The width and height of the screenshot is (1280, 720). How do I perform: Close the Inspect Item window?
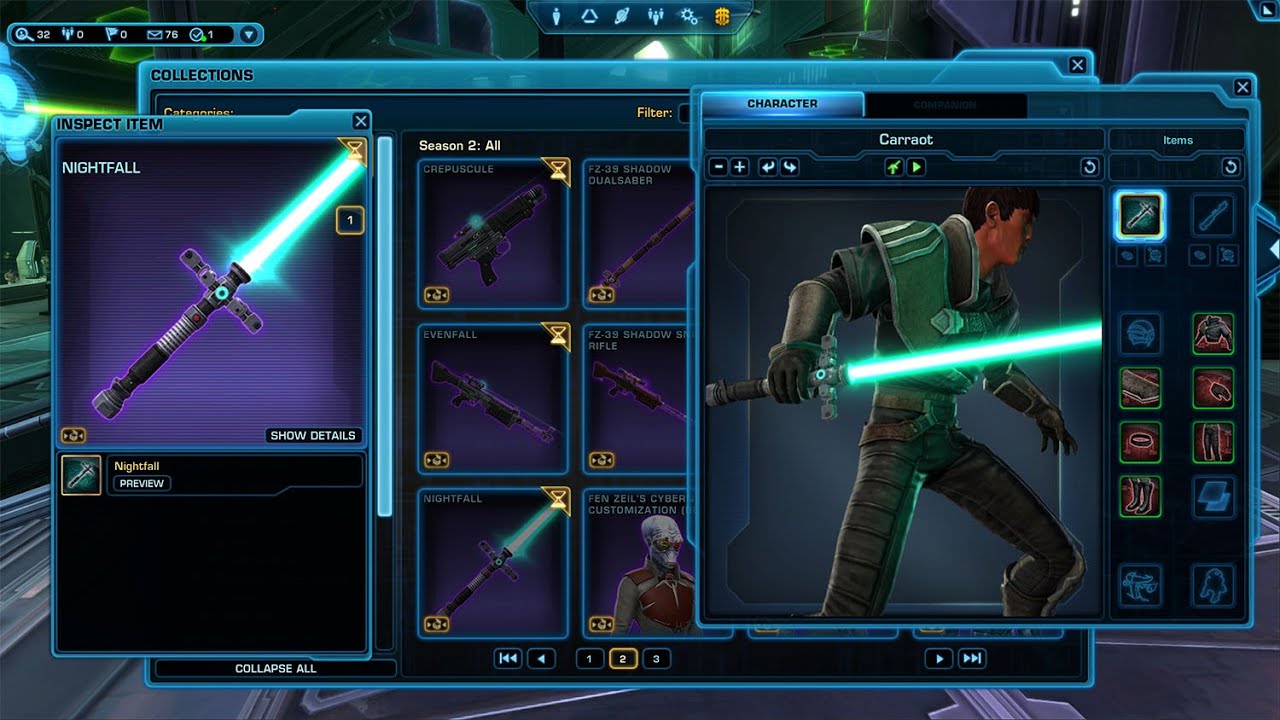coord(360,121)
